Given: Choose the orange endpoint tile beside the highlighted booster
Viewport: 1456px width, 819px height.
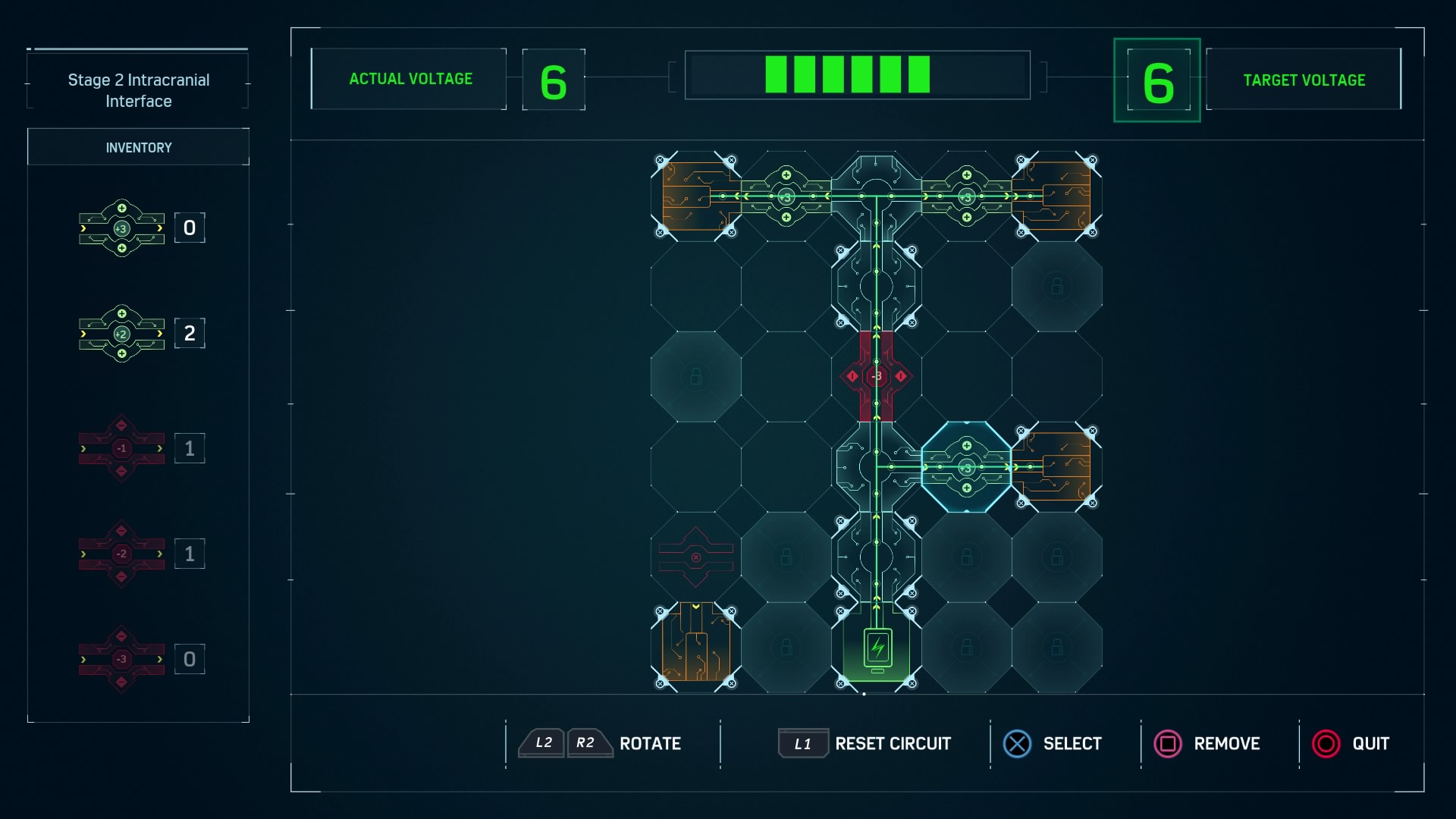Looking at the screenshot, I should click(1057, 467).
